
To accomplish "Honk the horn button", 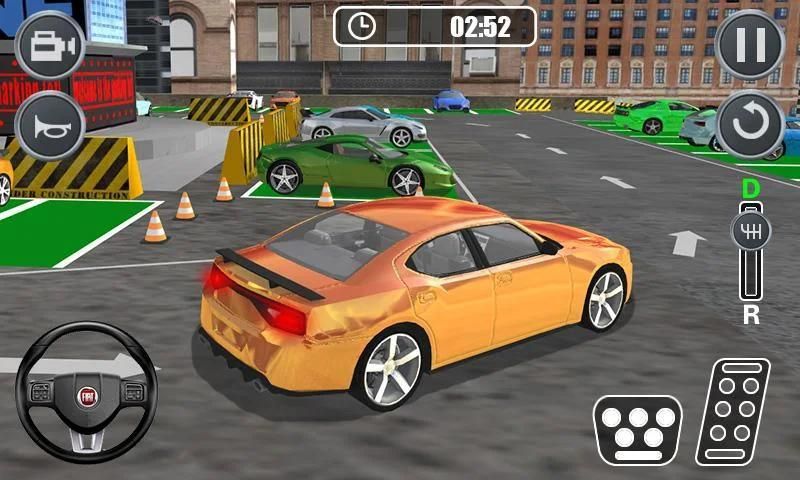I will point(50,124).
